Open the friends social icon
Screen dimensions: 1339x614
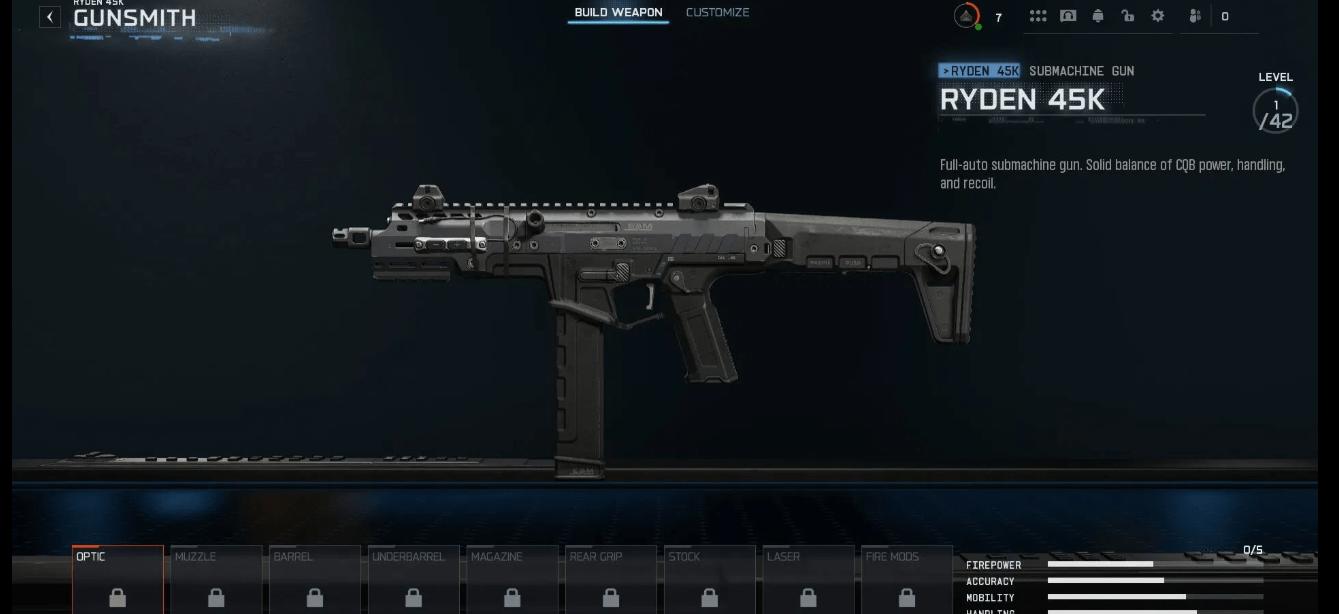pyautogui.click(x=1195, y=16)
